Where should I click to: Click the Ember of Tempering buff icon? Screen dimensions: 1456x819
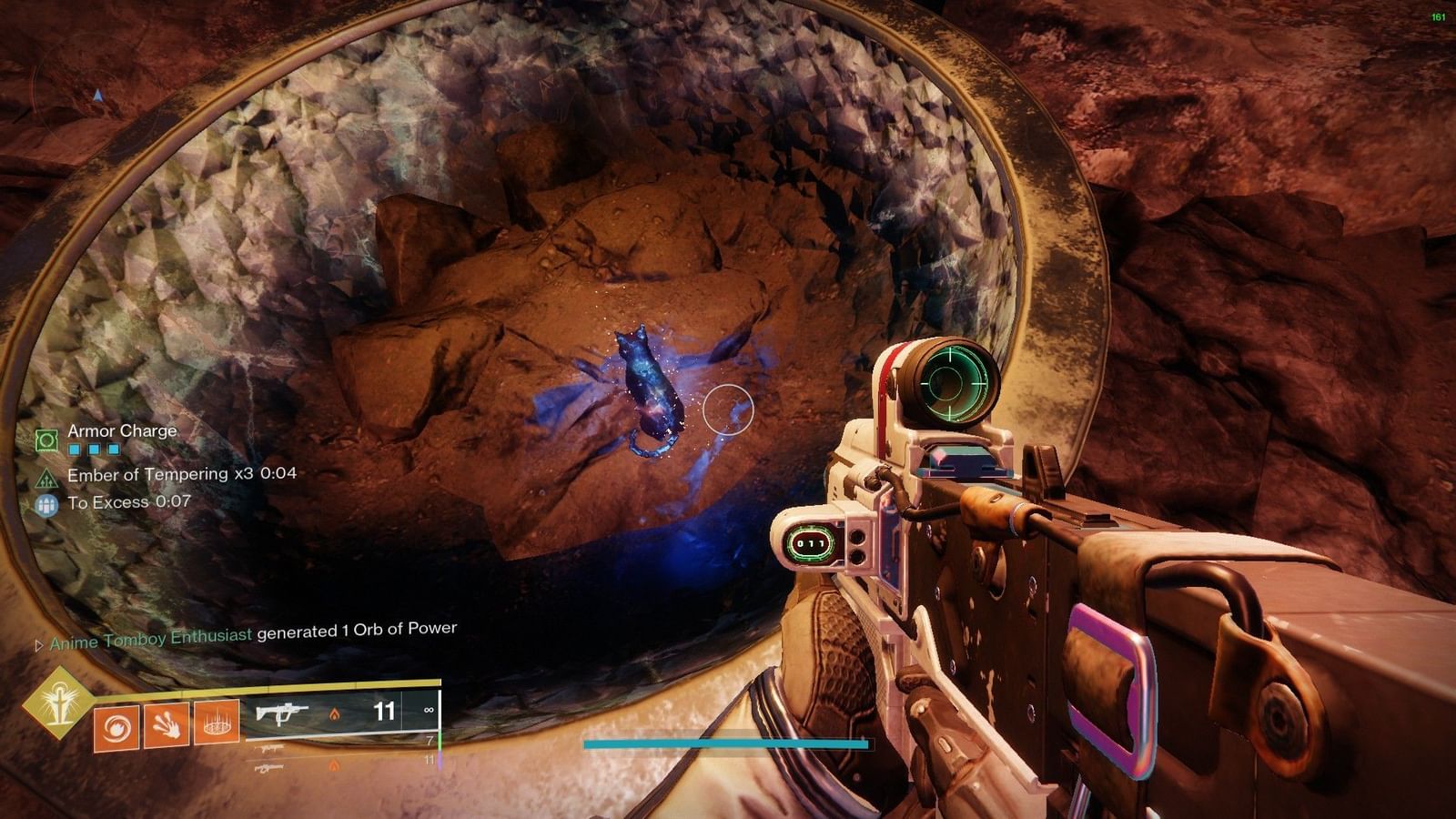[x=45, y=479]
